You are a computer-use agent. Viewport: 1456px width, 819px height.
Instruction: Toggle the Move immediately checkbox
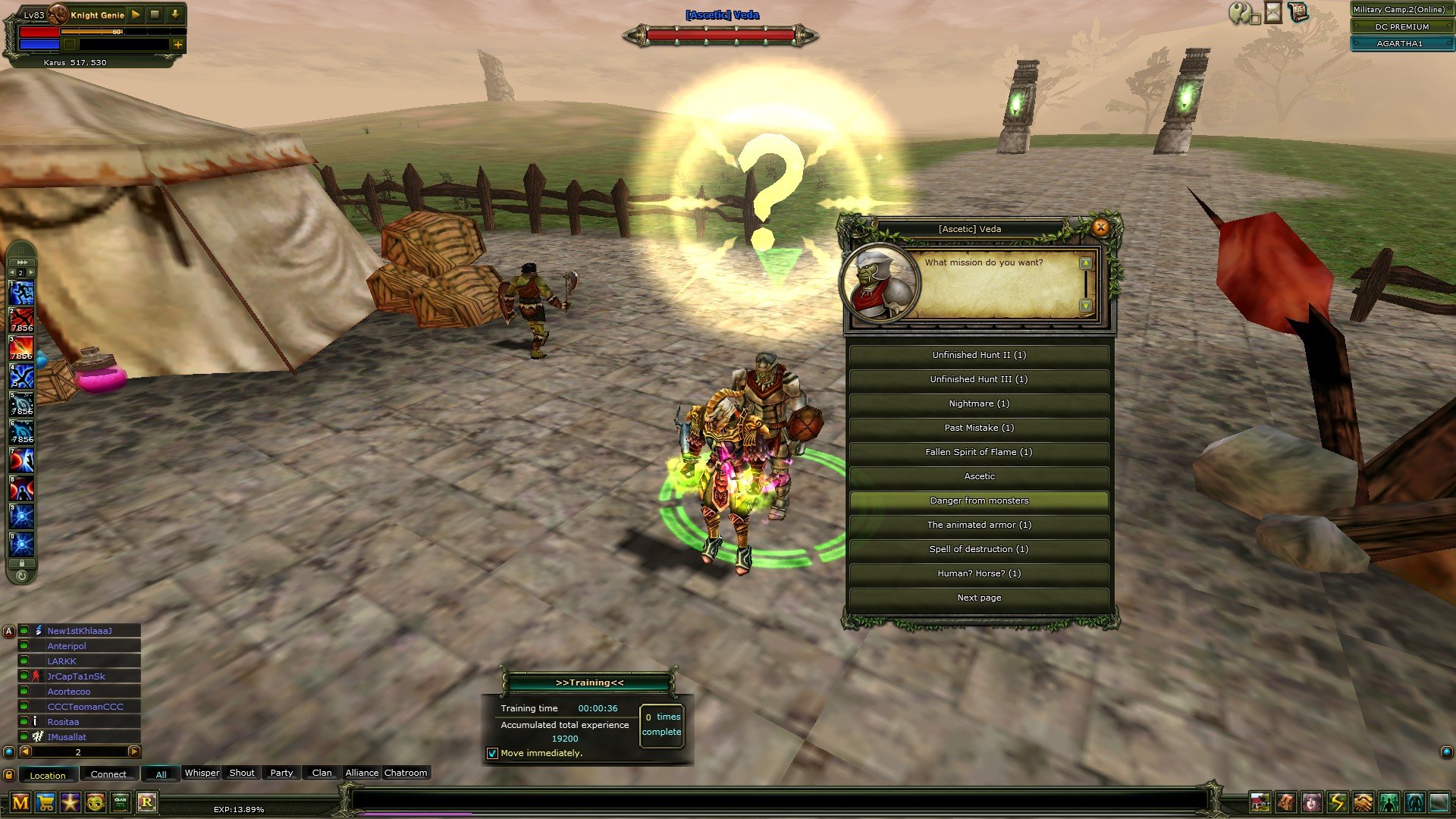click(492, 753)
